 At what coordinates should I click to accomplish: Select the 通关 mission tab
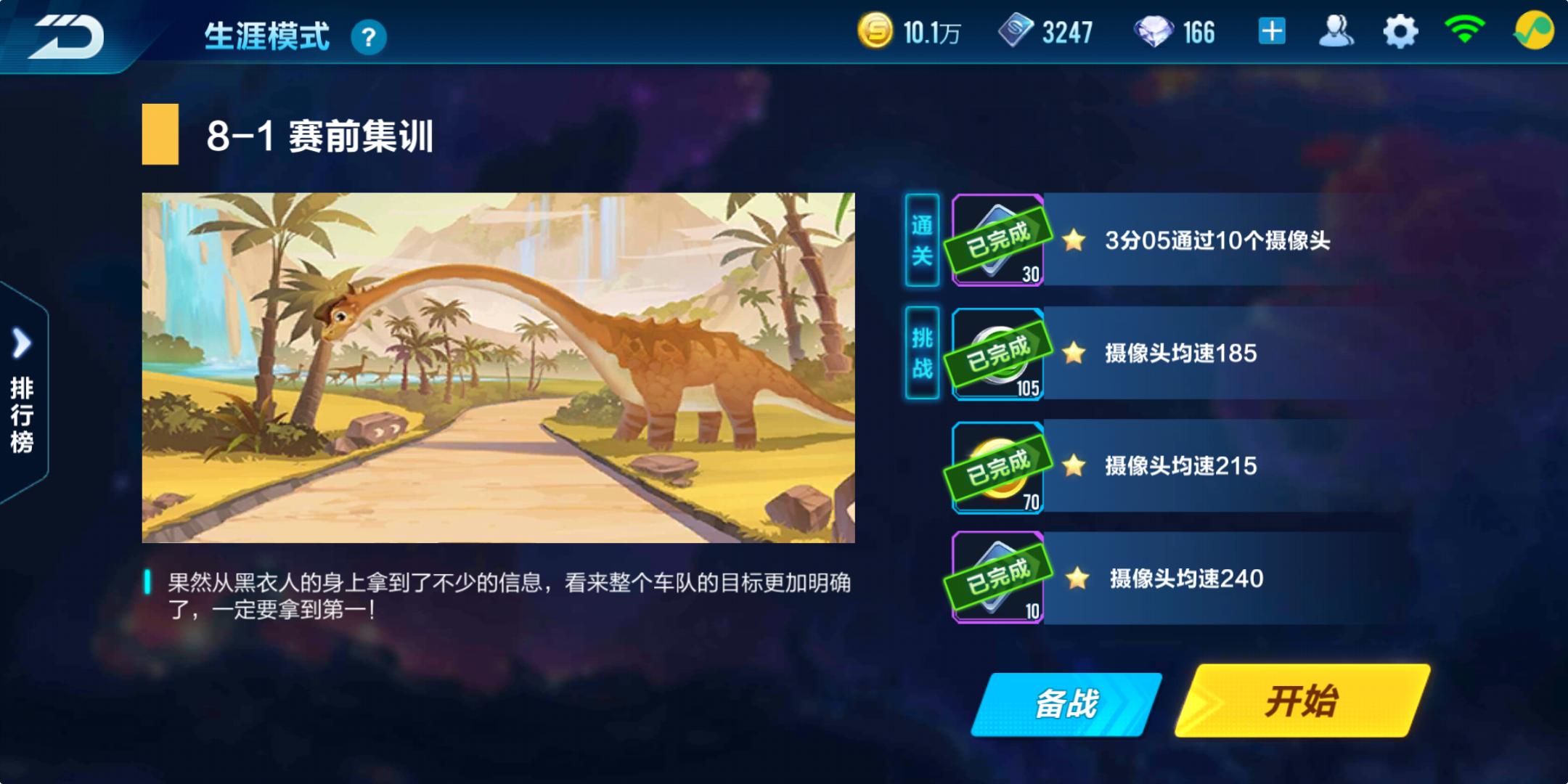point(920,240)
